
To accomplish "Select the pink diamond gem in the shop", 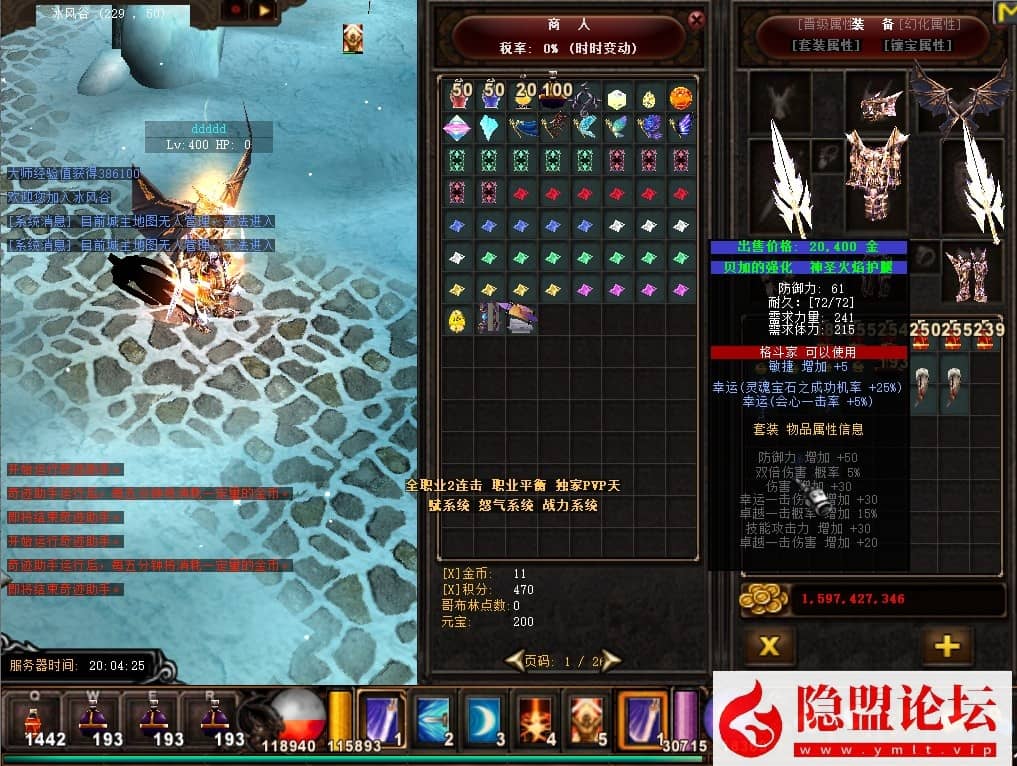I will coord(458,128).
